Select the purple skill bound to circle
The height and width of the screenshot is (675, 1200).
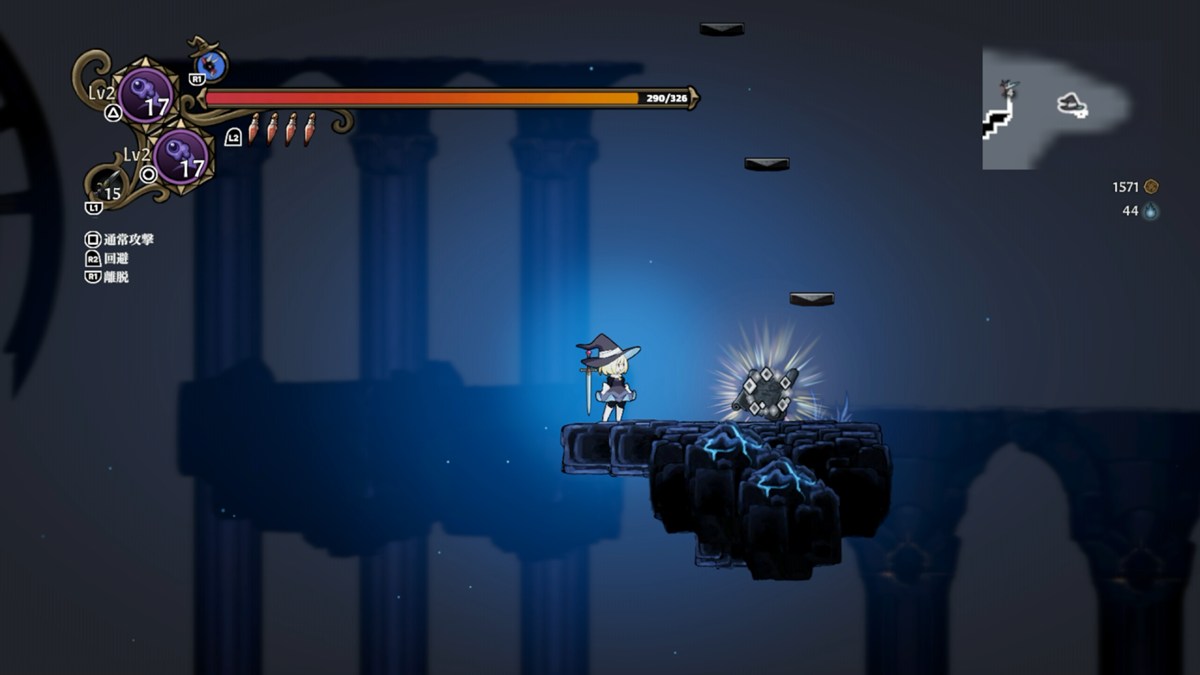pos(181,157)
